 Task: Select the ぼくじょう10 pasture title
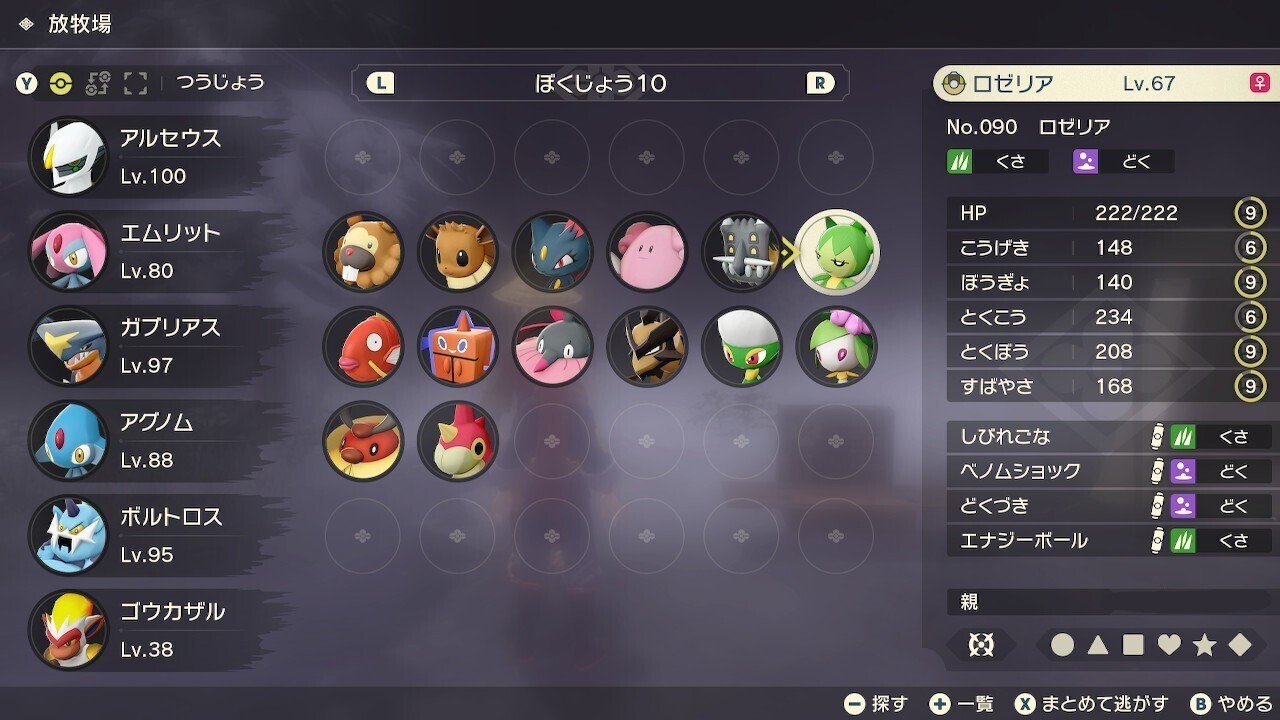click(x=601, y=84)
